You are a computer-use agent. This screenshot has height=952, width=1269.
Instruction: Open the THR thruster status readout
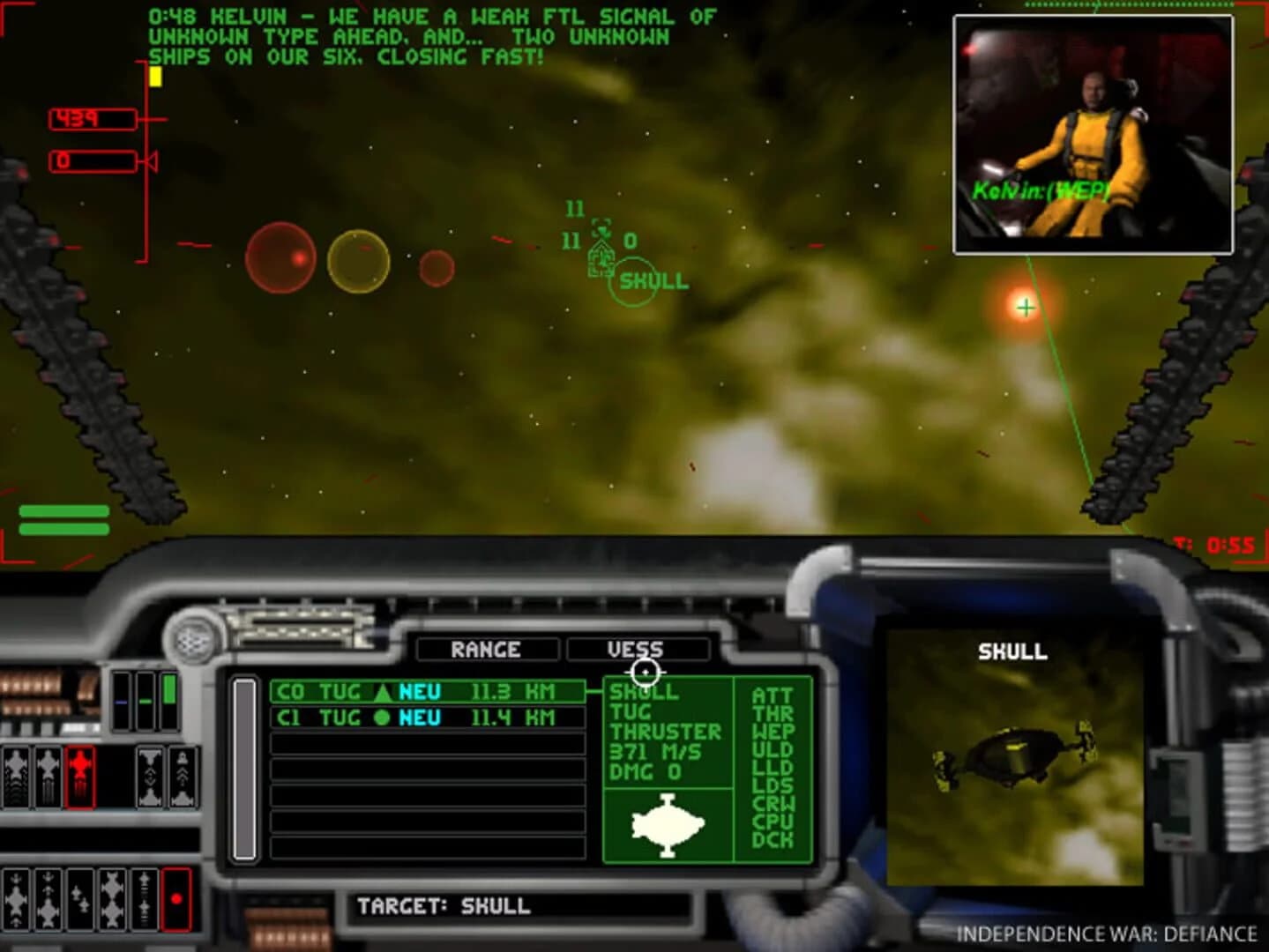point(773,713)
